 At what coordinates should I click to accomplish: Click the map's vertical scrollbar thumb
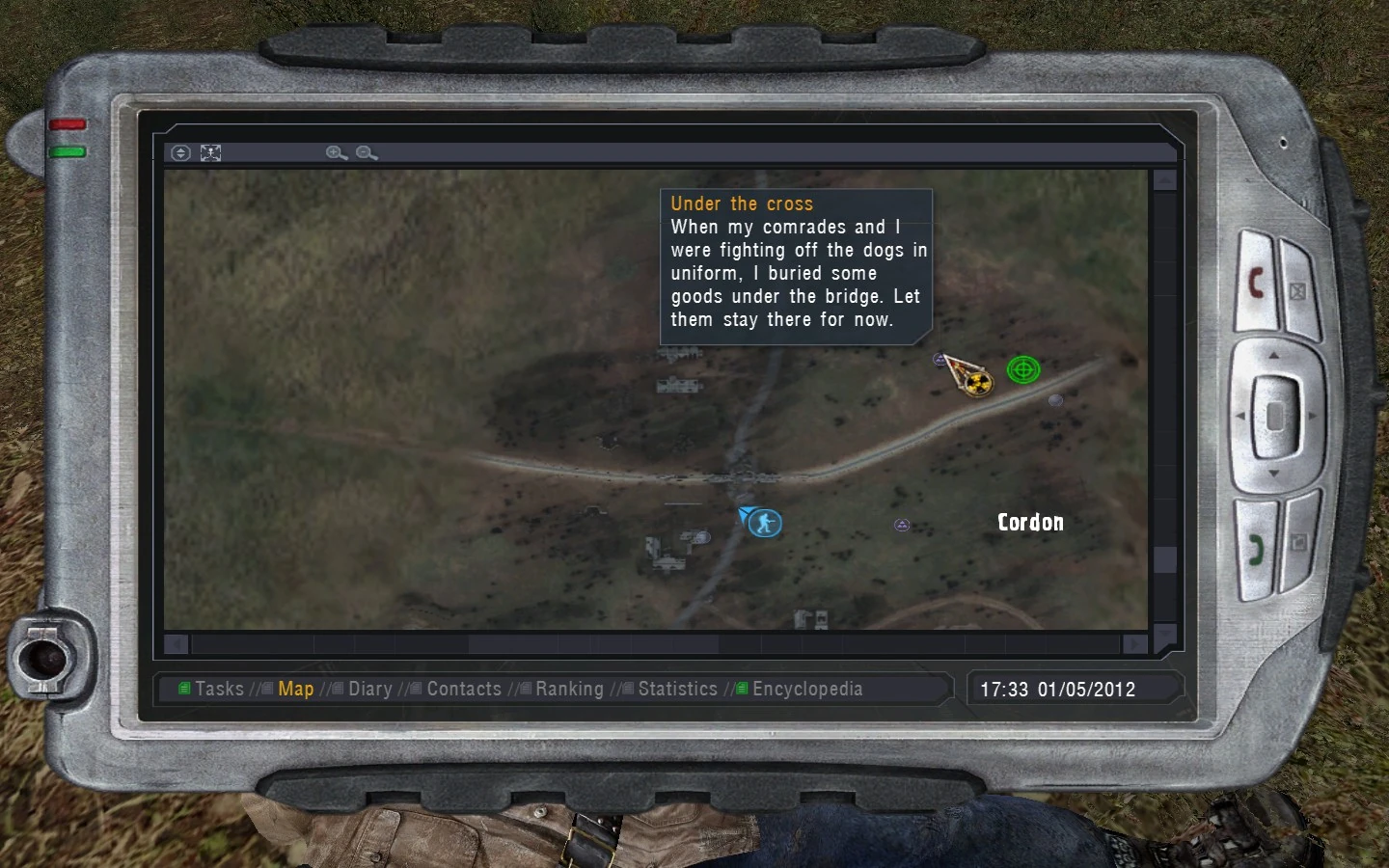click(1165, 559)
